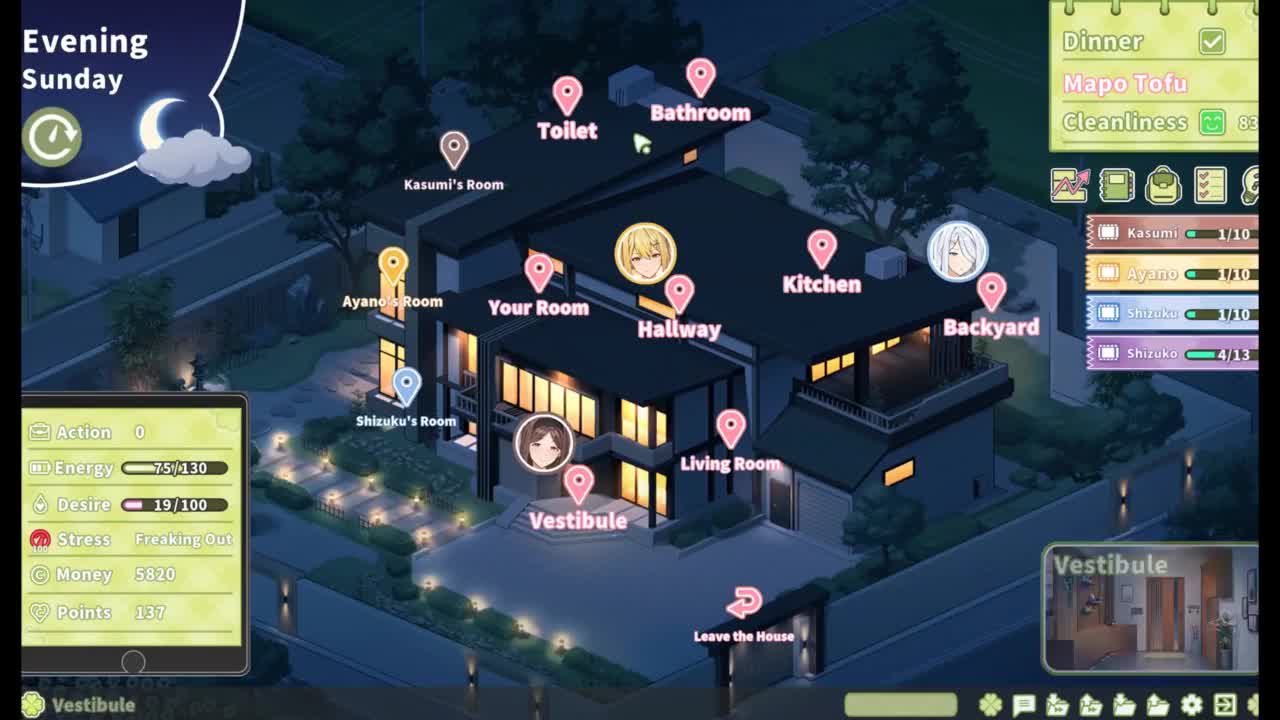Click Leave the House arrow
This screenshot has width=1280, height=720.
(744, 604)
